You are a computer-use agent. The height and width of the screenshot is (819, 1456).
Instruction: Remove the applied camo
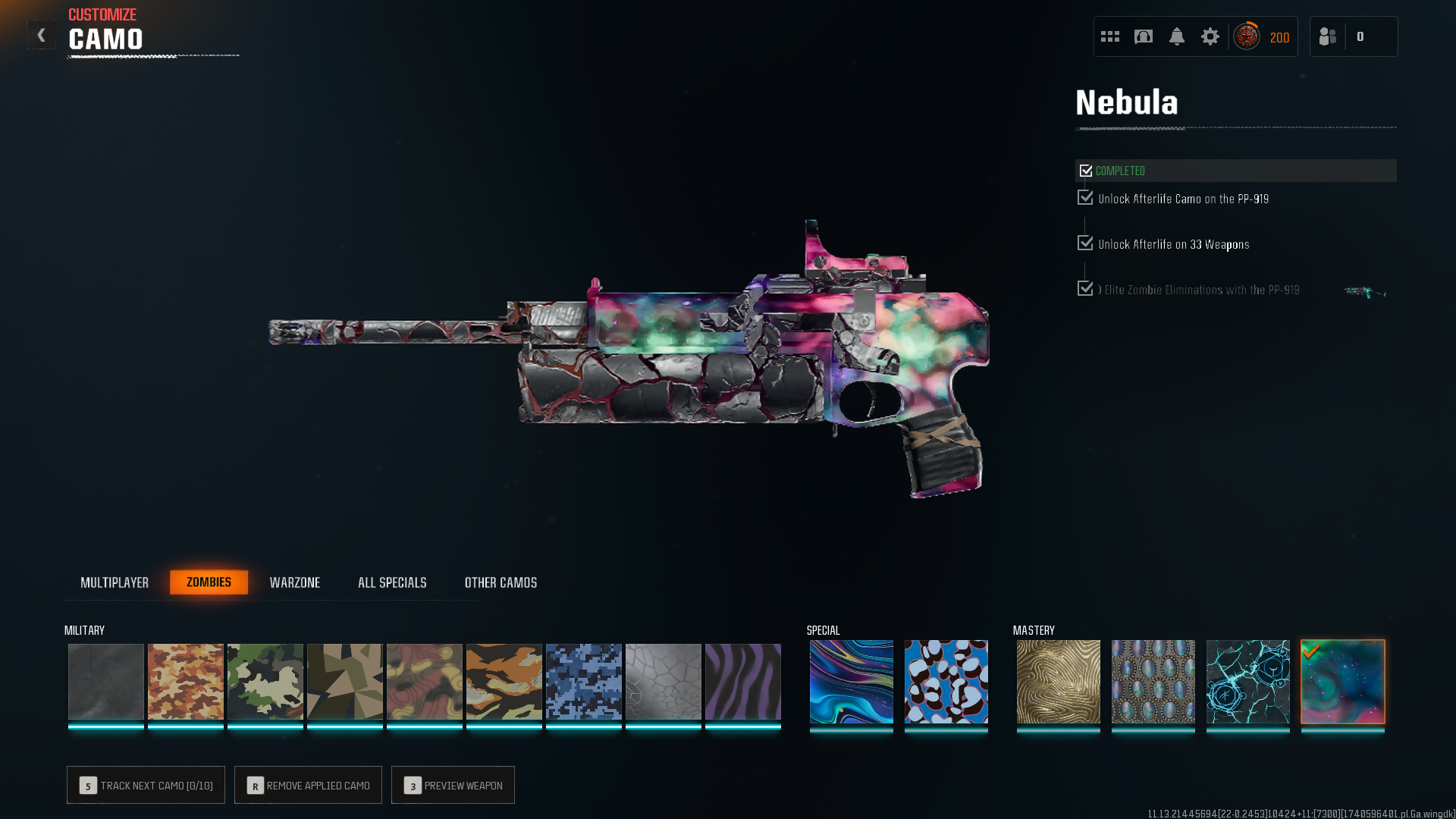point(308,785)
